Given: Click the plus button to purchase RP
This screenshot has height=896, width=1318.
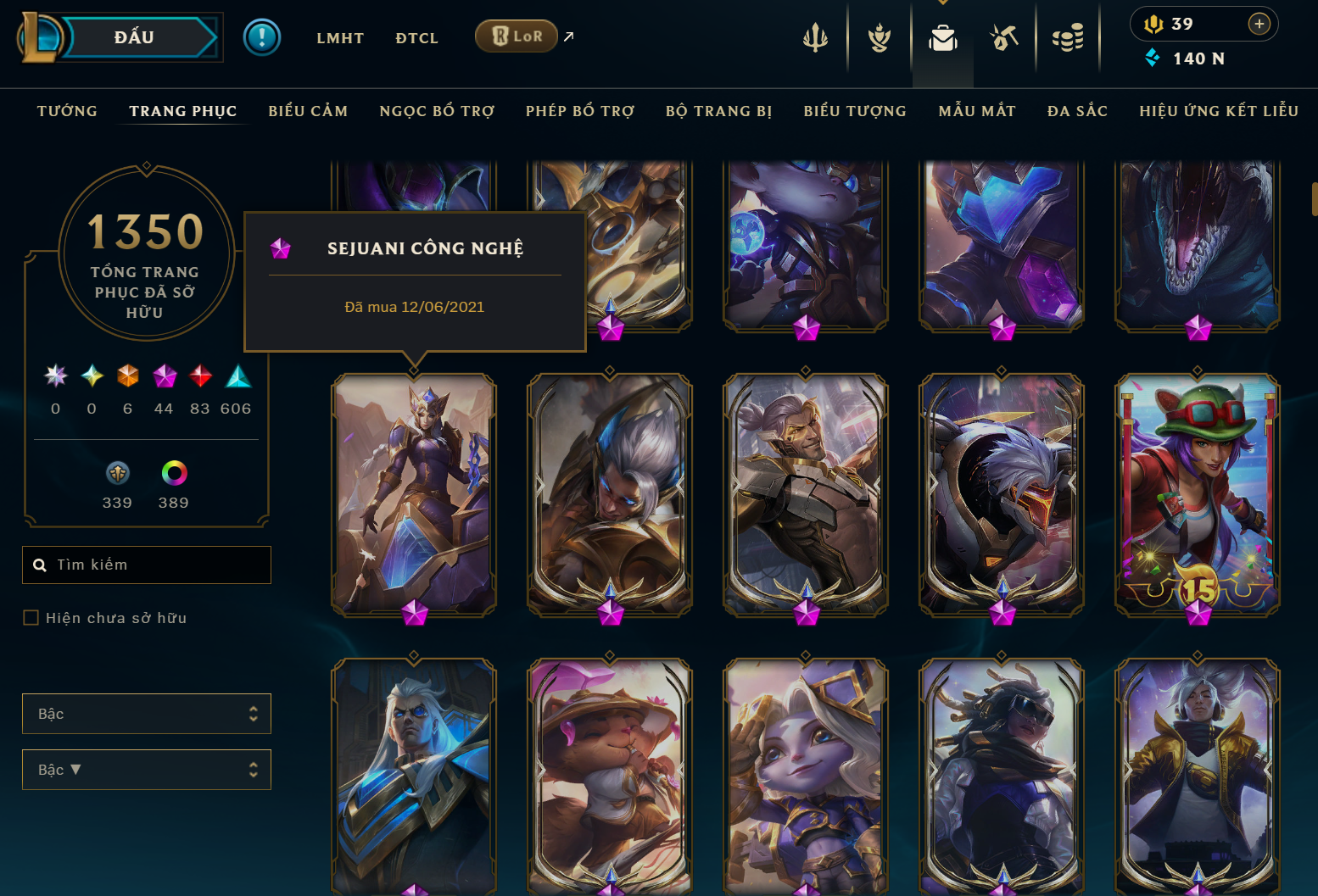Looking at the screenshot, I should click(x=1257, y=24).
